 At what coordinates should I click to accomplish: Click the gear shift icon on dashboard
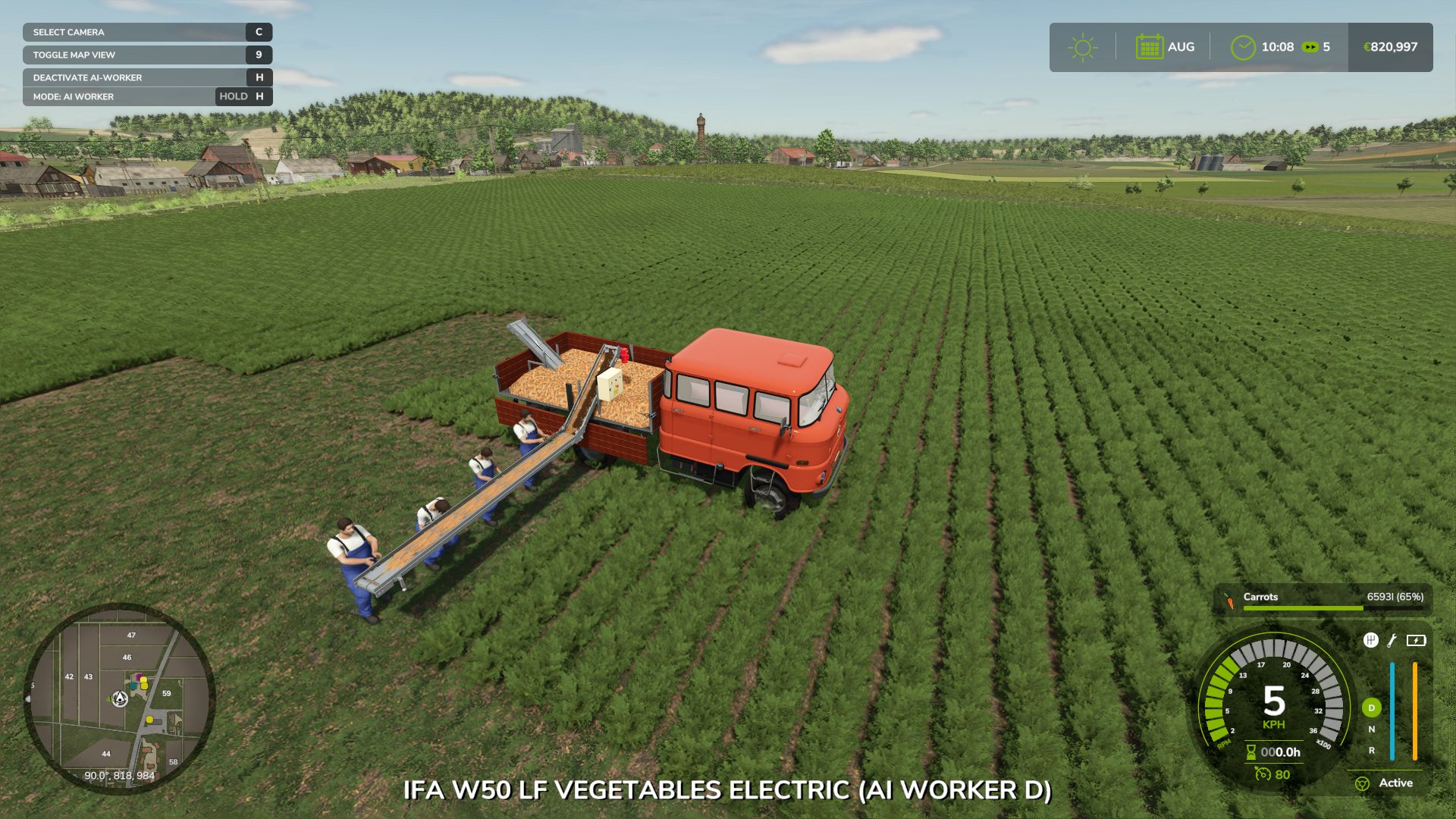(x=1370, y=641)
